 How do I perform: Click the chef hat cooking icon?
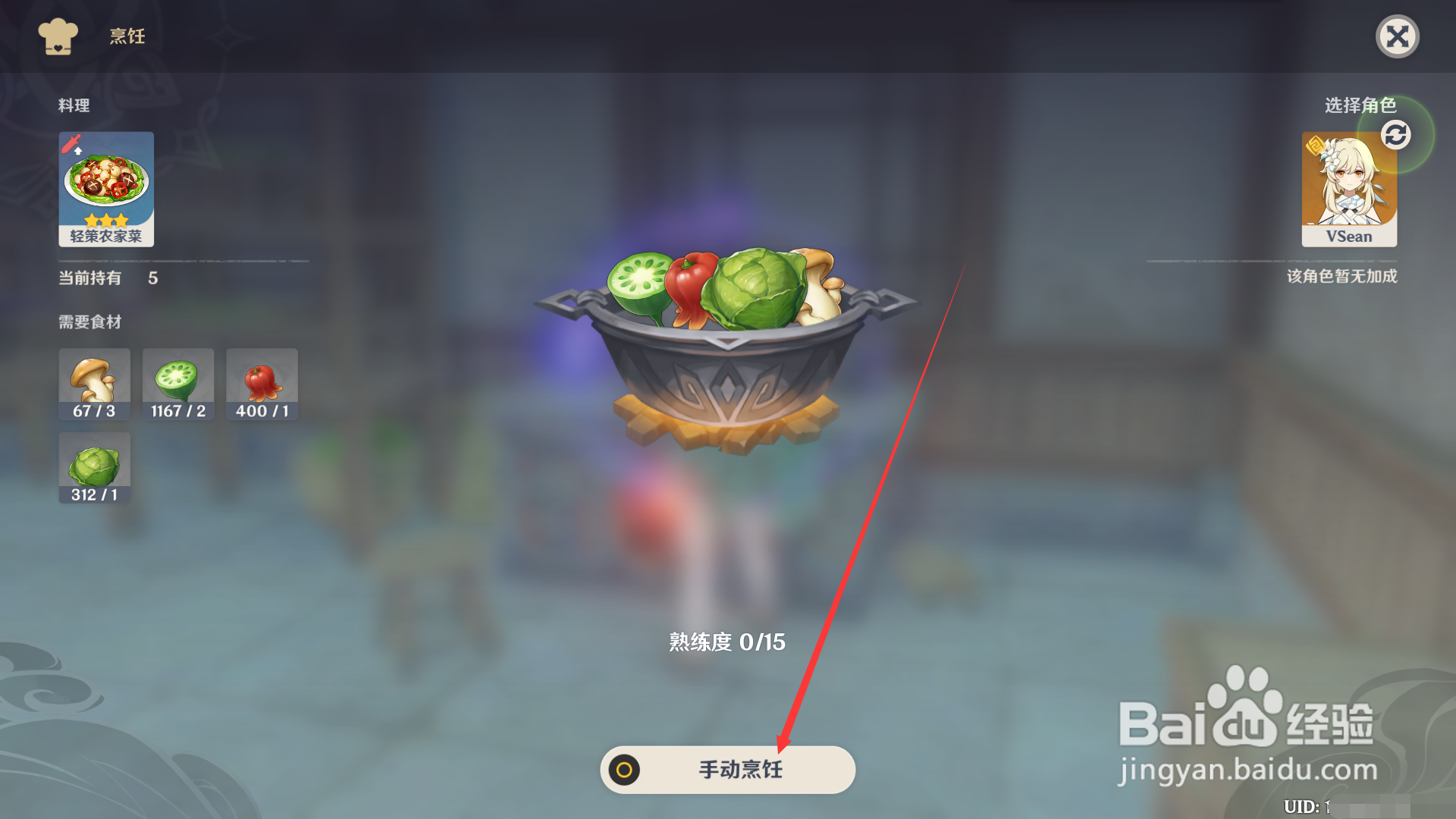click(x=58, y=36)
